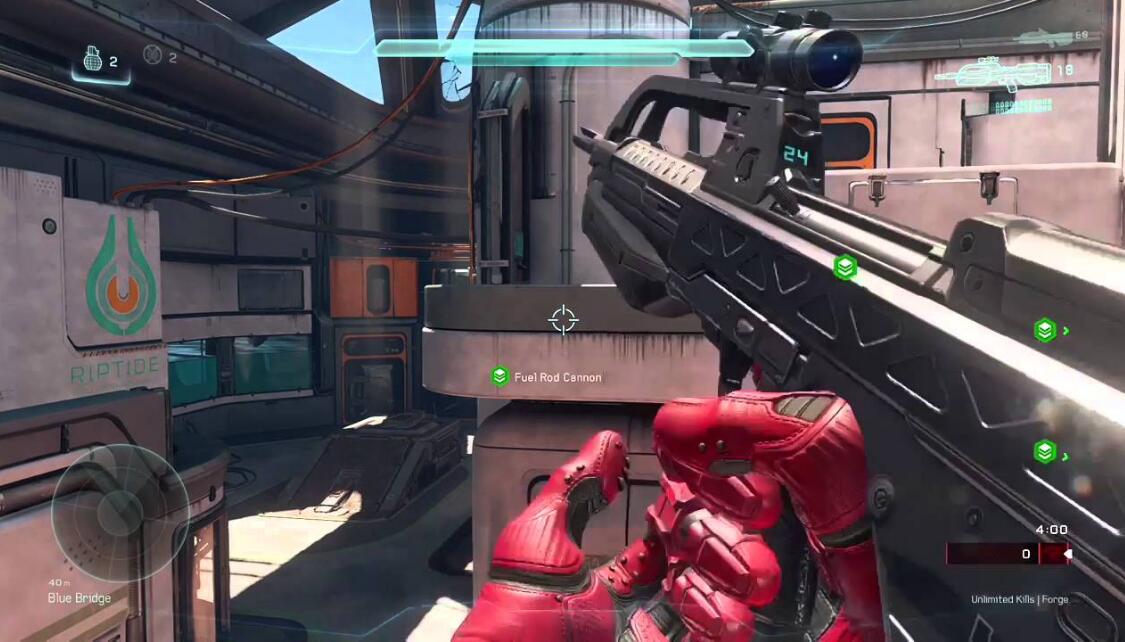This screenshot has width=1125, height=642.
Task: Click the equipped assault rifle weapon icon
Action: click(992, 76)
